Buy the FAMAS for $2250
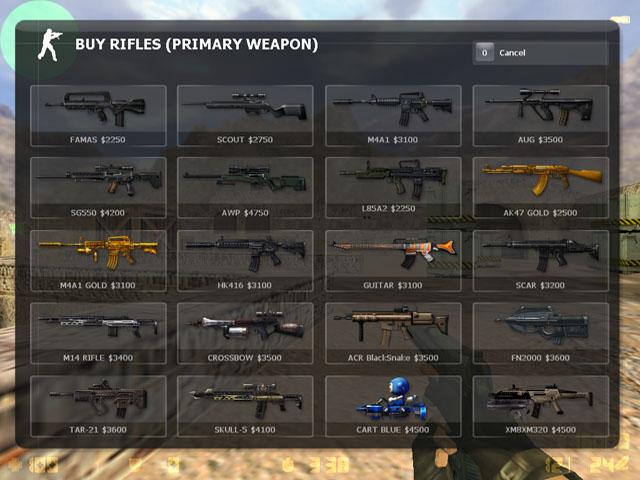This screenshot has height=480, width=640. click(x=98, y=115)
